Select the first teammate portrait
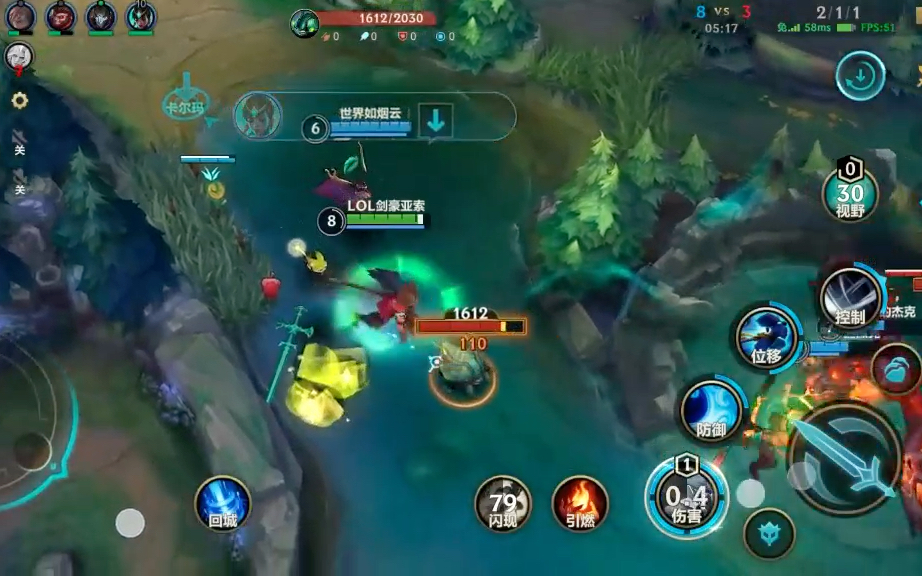922x576 pixels. [x=20, y=16]
